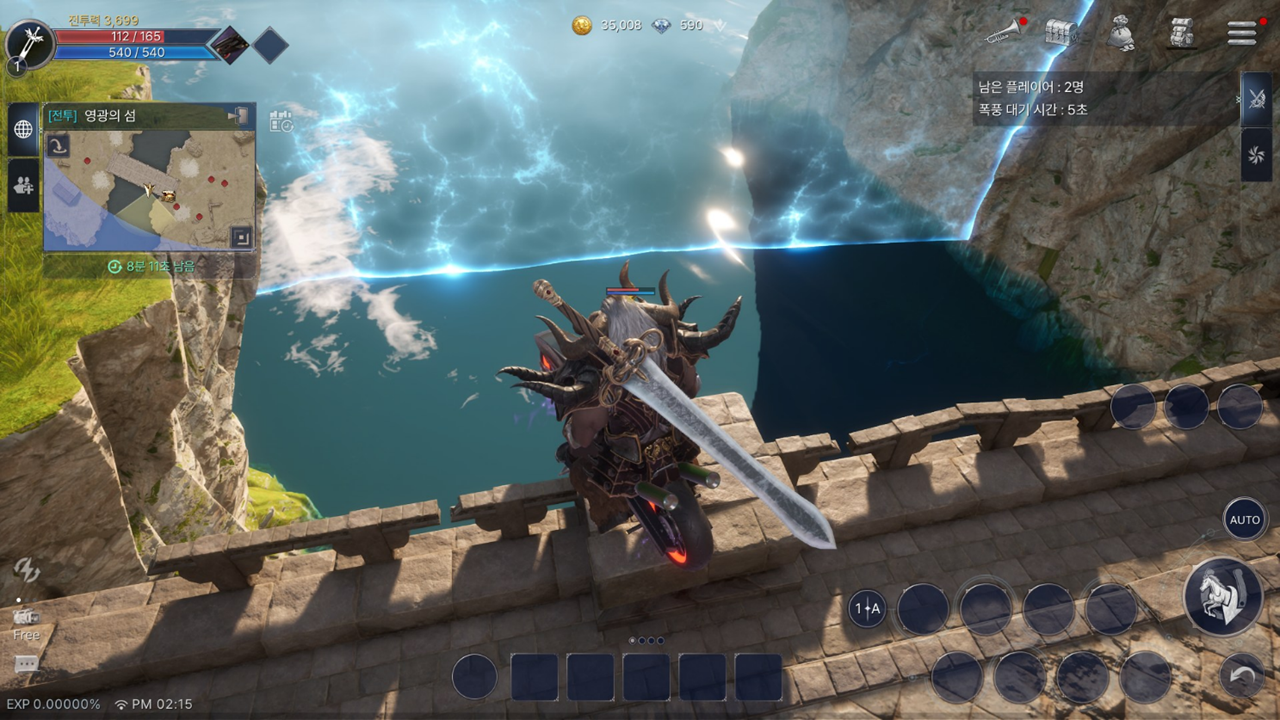Open the character portrait with sword emblem
Image resolution: width=1280 pixels, height=720 pixels.
[x=28, y=45]
